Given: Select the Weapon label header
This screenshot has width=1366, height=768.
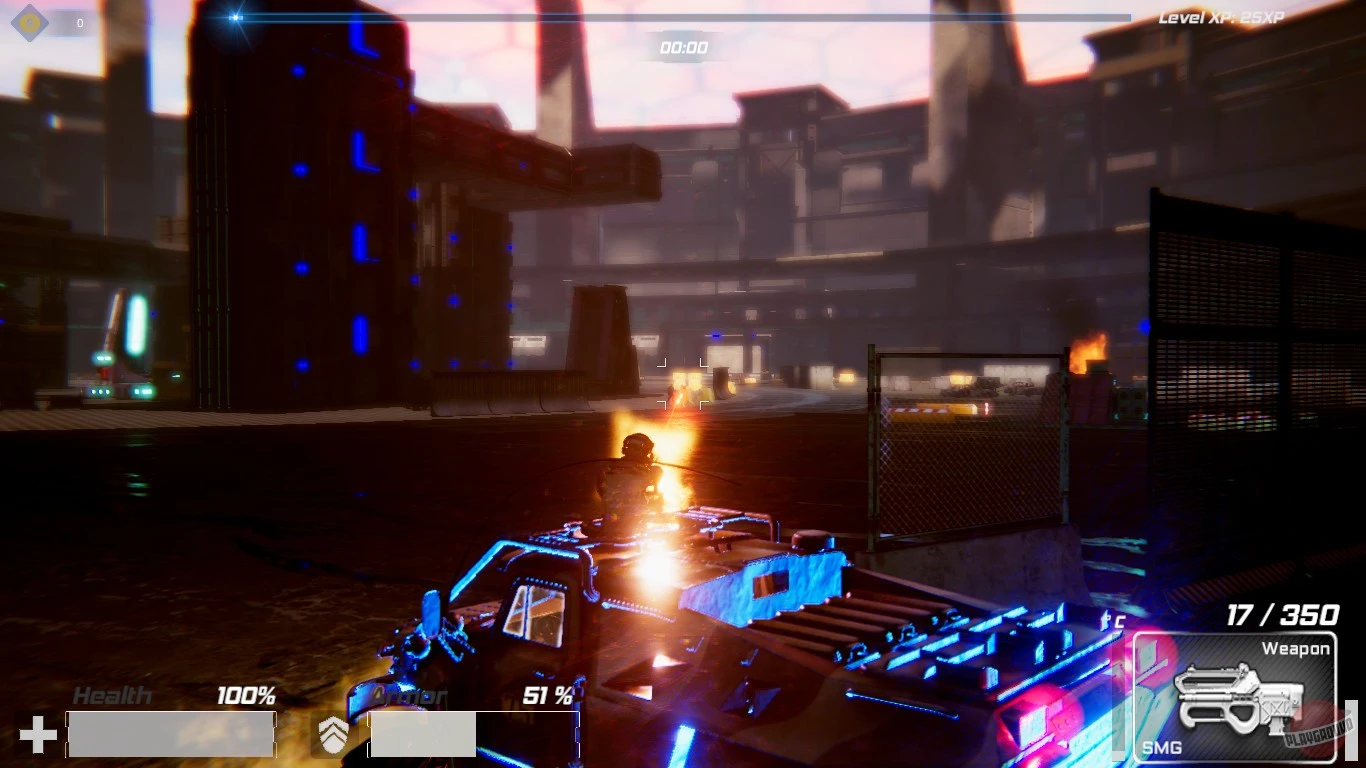Looking at the screenshot, I should (1296, 649).
